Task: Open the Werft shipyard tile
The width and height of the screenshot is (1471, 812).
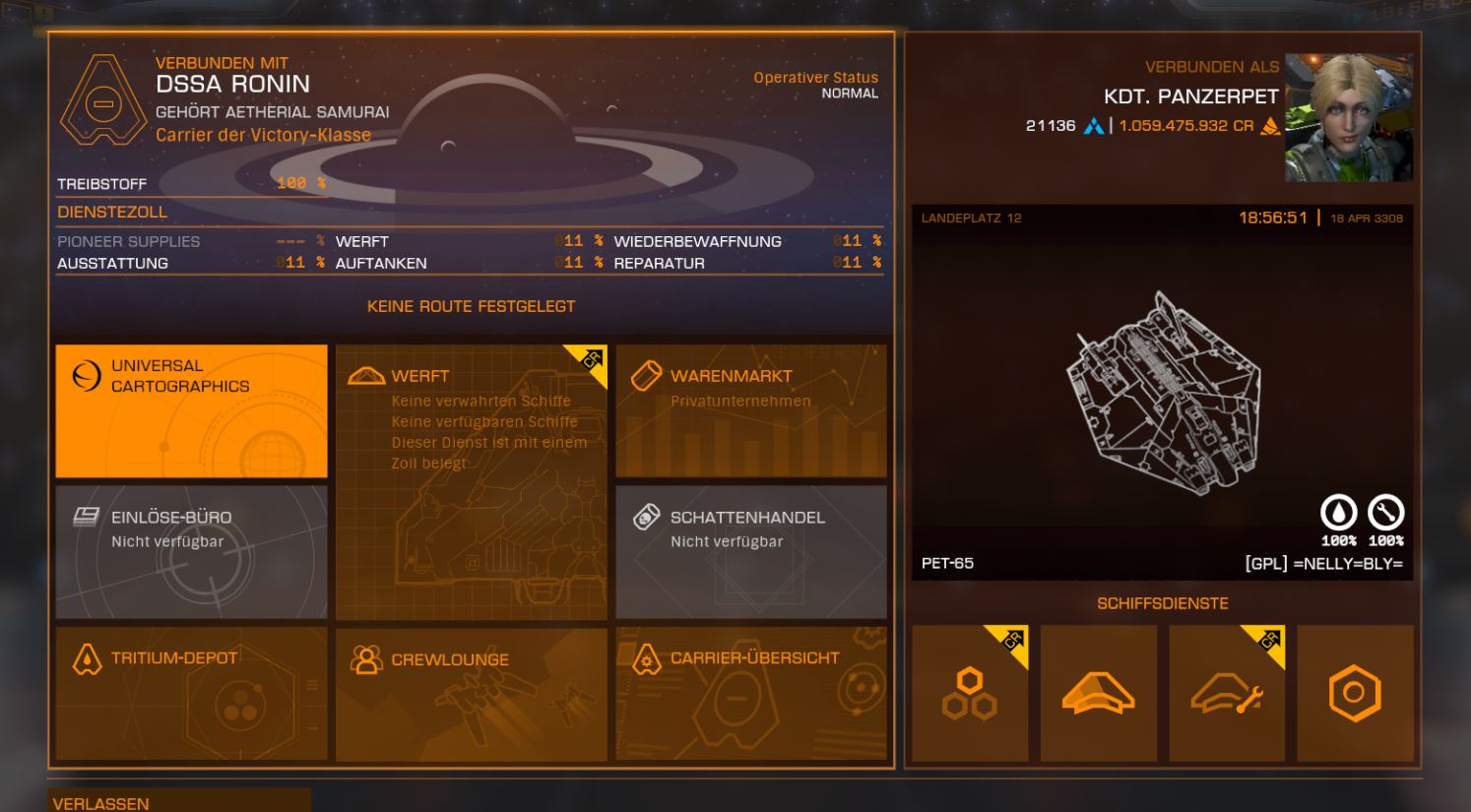Action: click(471, 481)
